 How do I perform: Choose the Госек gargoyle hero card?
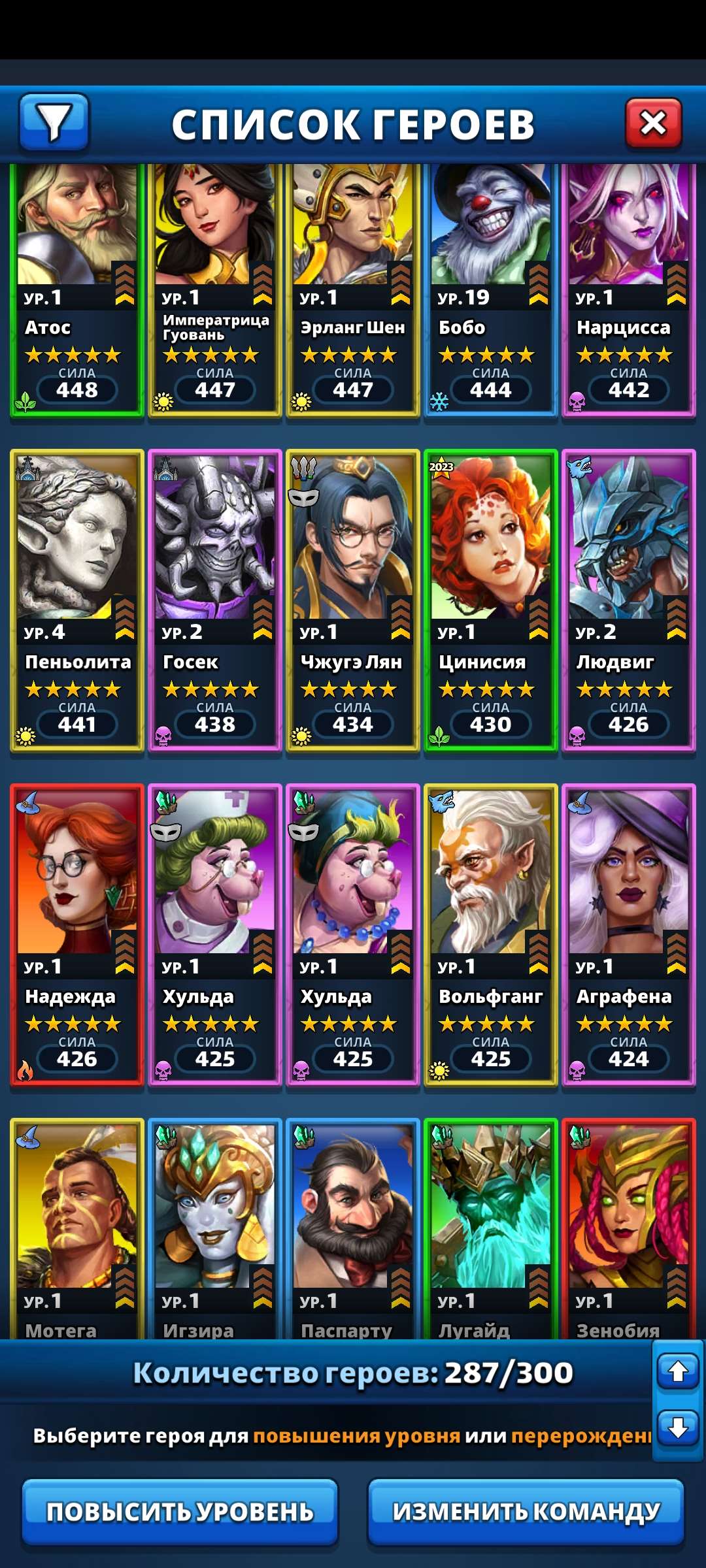point(215,600)
